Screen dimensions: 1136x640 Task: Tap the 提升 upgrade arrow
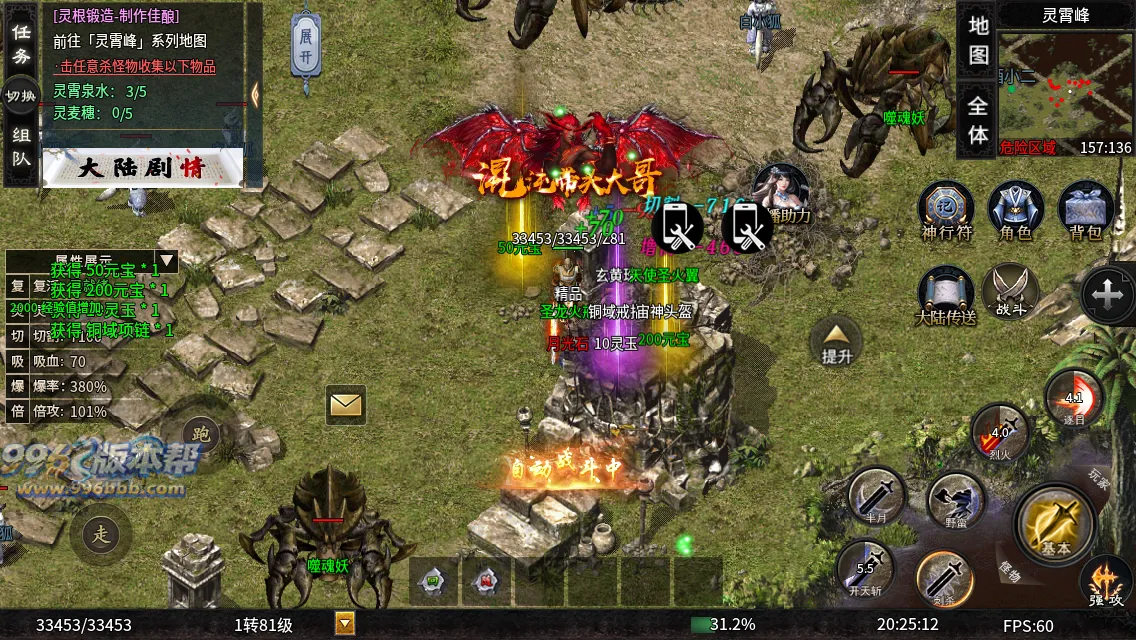836,341
